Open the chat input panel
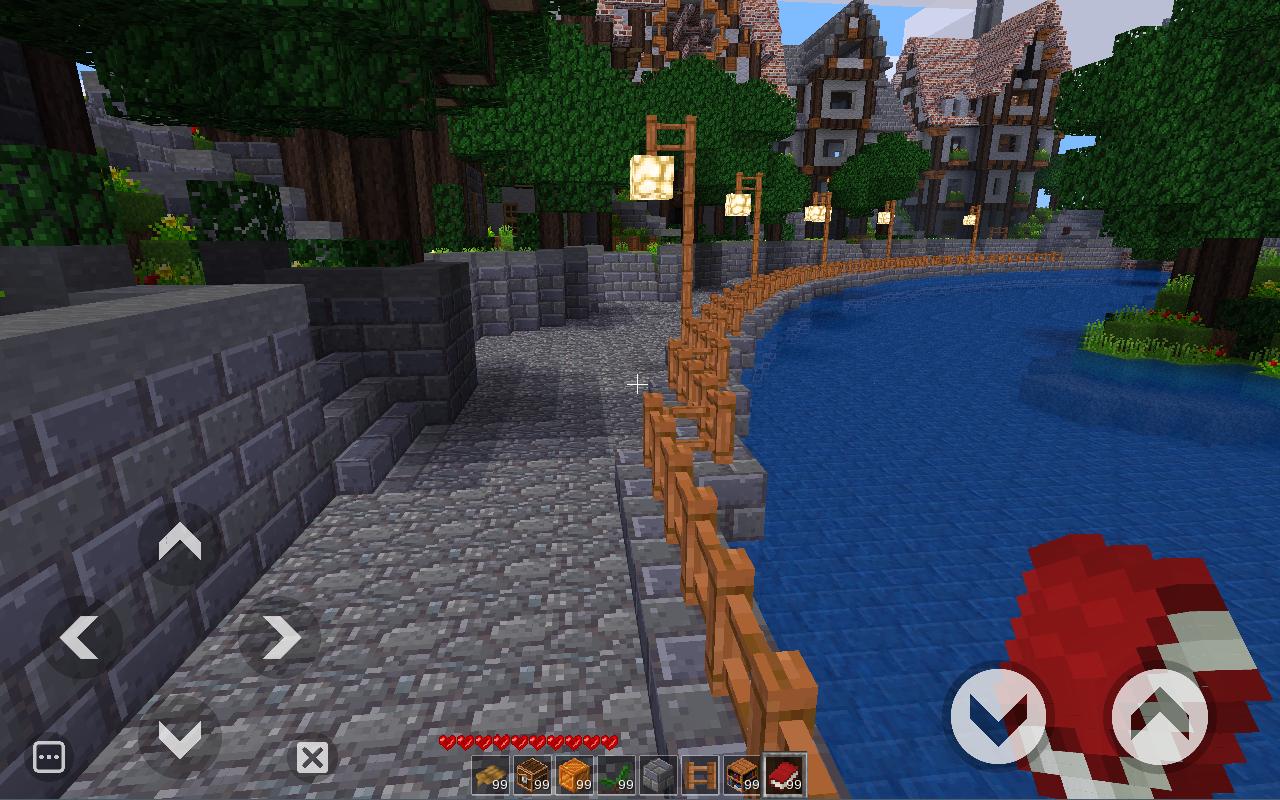Viewport: 1280px width, 800px height. coord(48,757)
